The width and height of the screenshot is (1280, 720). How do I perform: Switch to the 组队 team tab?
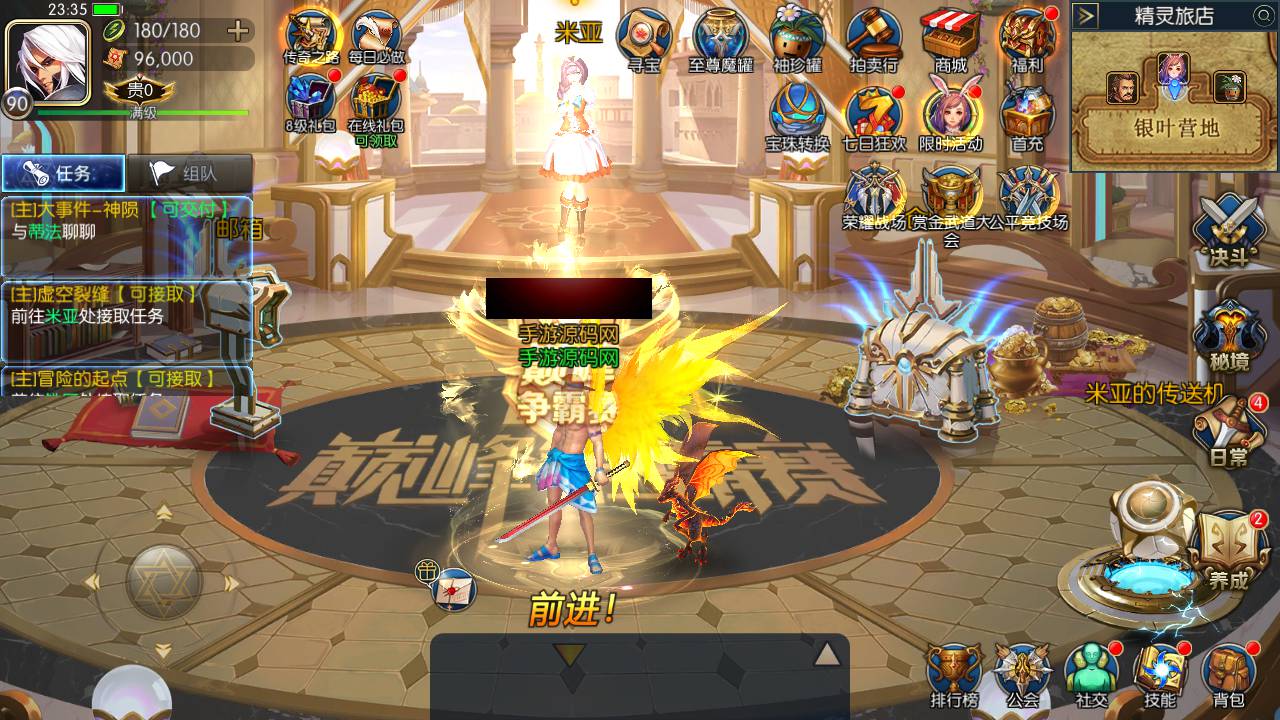click(188, 173)
